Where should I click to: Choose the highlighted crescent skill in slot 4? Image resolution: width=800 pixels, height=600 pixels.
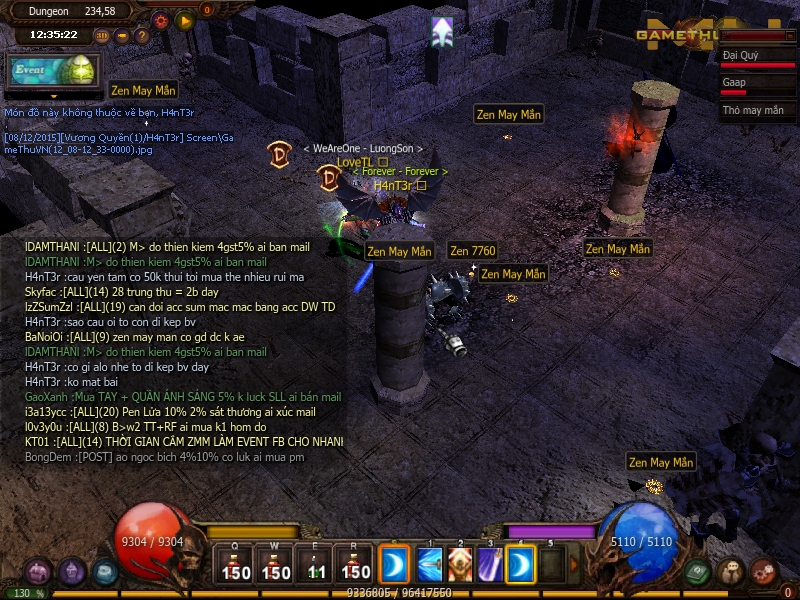click(520, 565)
